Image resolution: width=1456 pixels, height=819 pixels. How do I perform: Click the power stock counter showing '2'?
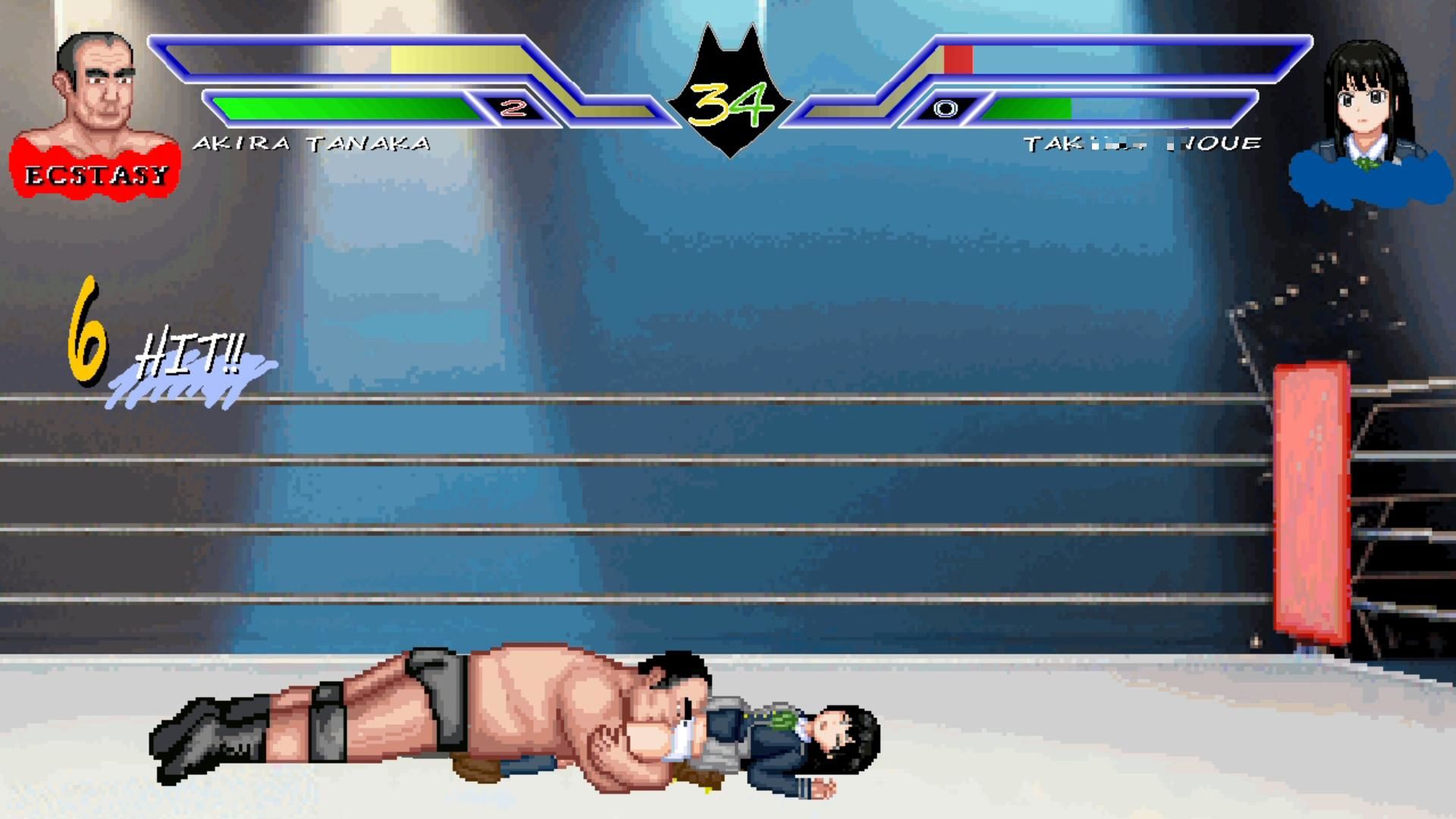513,107
